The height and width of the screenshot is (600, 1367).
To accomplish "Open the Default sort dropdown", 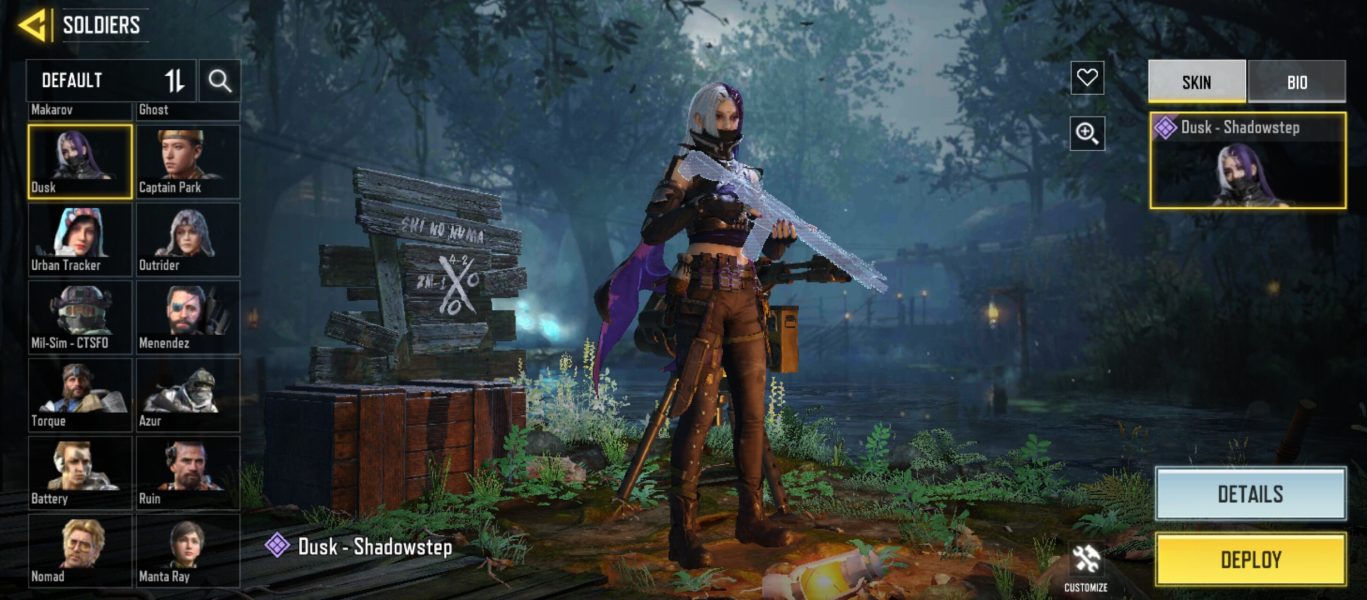I will tap(111, 81).
